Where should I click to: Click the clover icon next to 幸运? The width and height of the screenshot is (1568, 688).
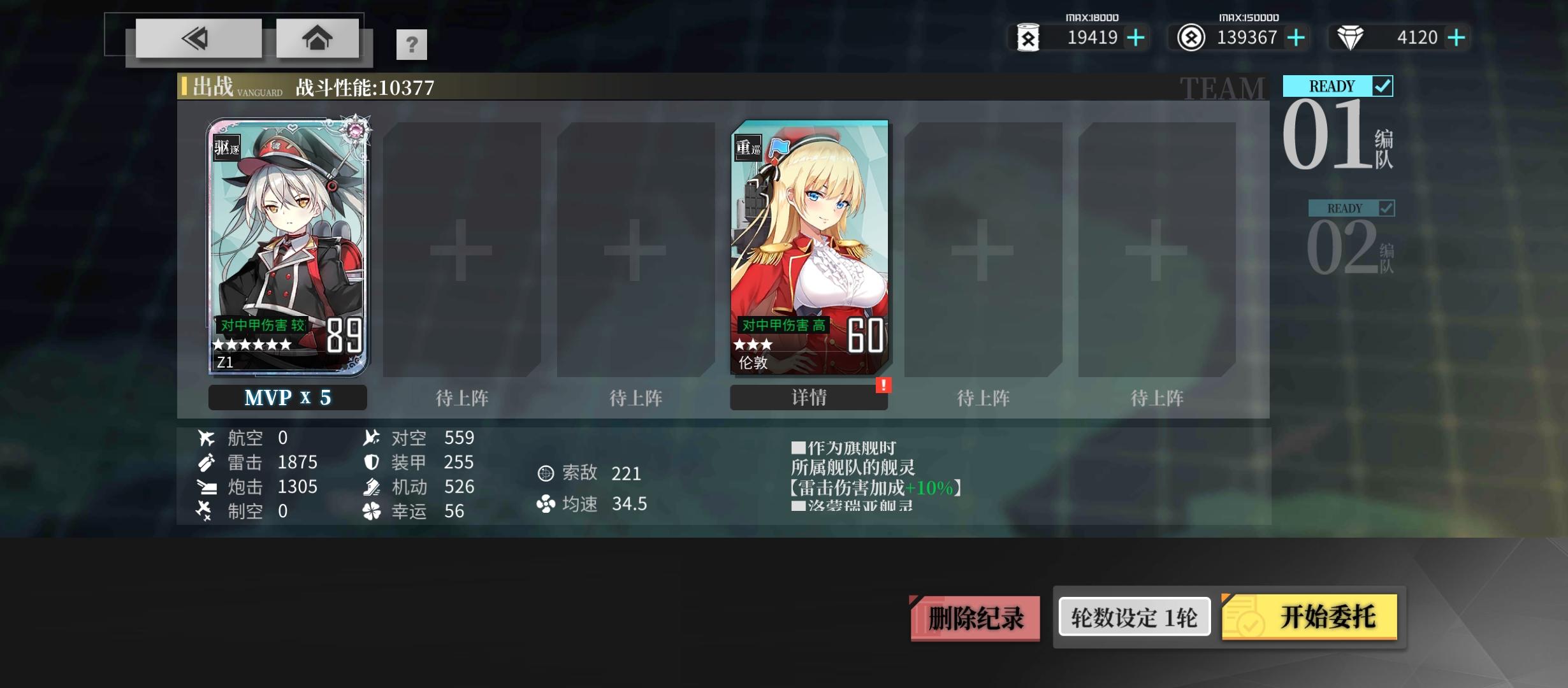pyautogui.click(x=372, y=510)
